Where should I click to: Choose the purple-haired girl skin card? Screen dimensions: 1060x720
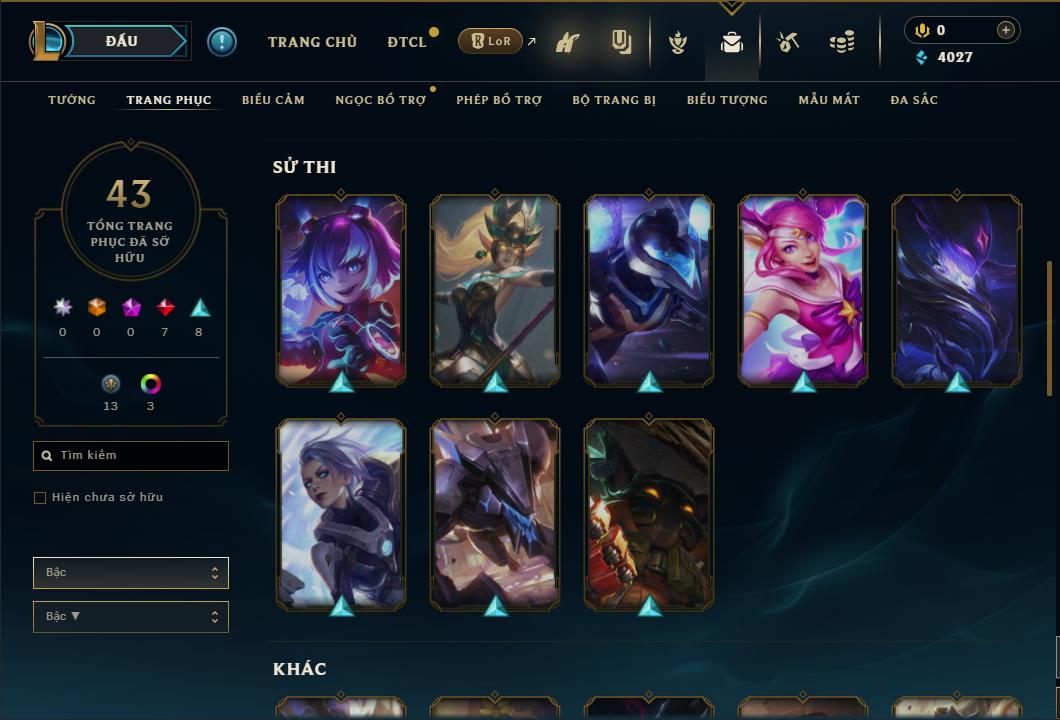(341, 290)
